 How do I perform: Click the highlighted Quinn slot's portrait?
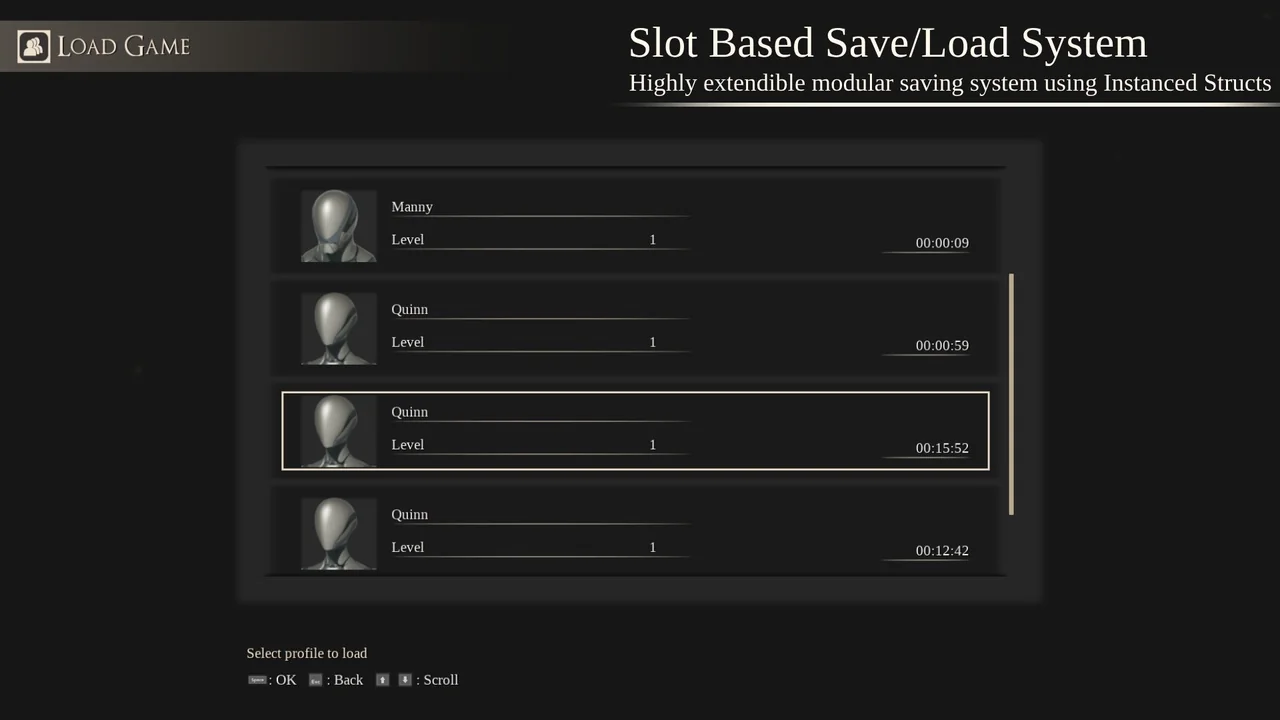click(338, 430)
